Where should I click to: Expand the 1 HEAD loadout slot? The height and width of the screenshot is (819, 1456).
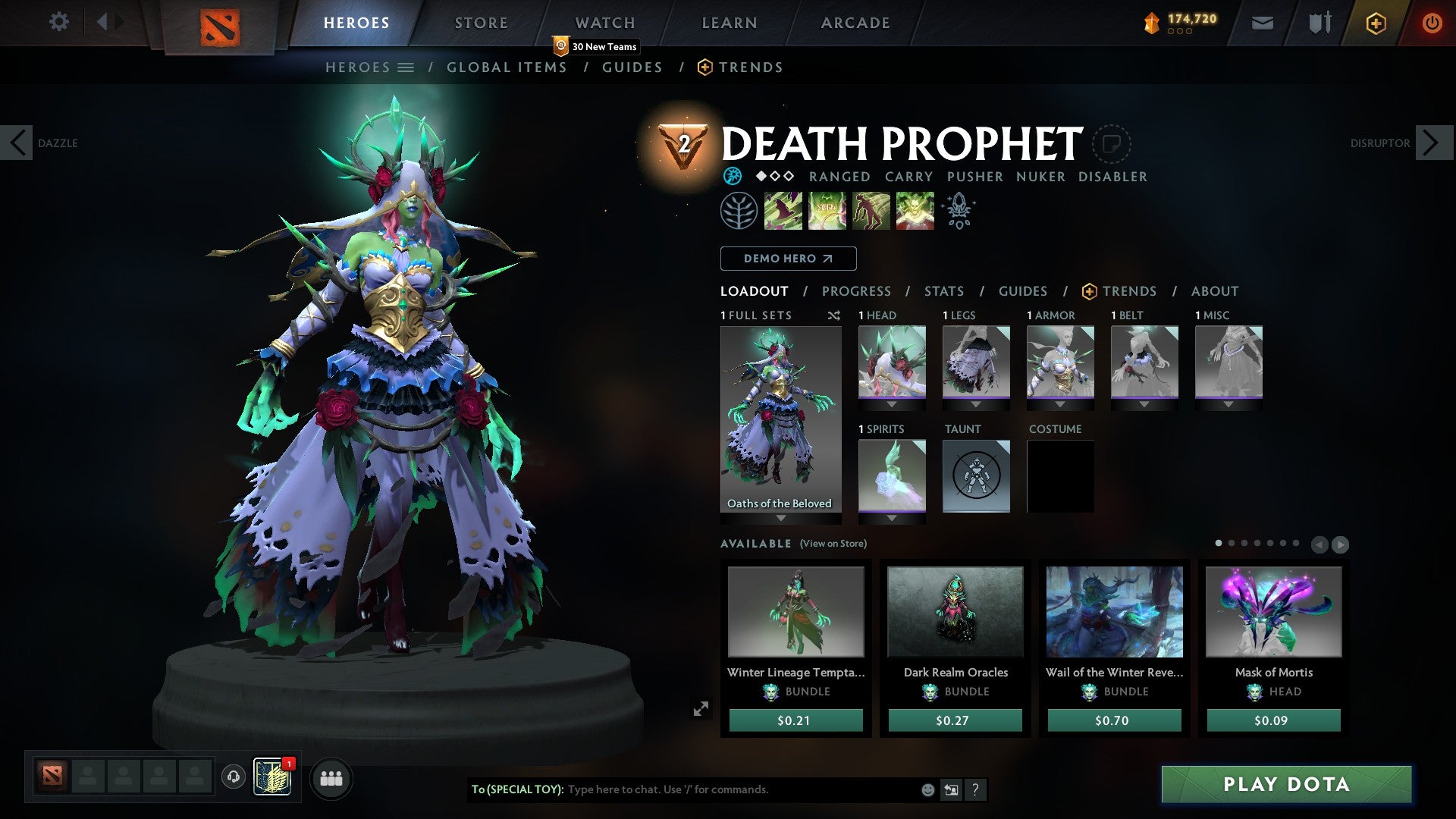point(892,404)
